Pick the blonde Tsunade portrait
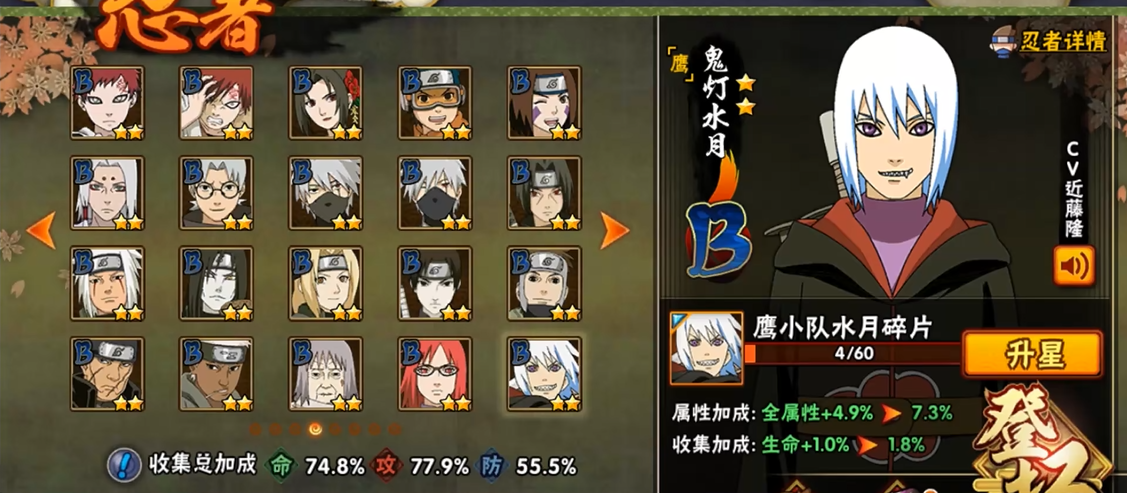The image size is (1127, 493). tap(327, 283)
